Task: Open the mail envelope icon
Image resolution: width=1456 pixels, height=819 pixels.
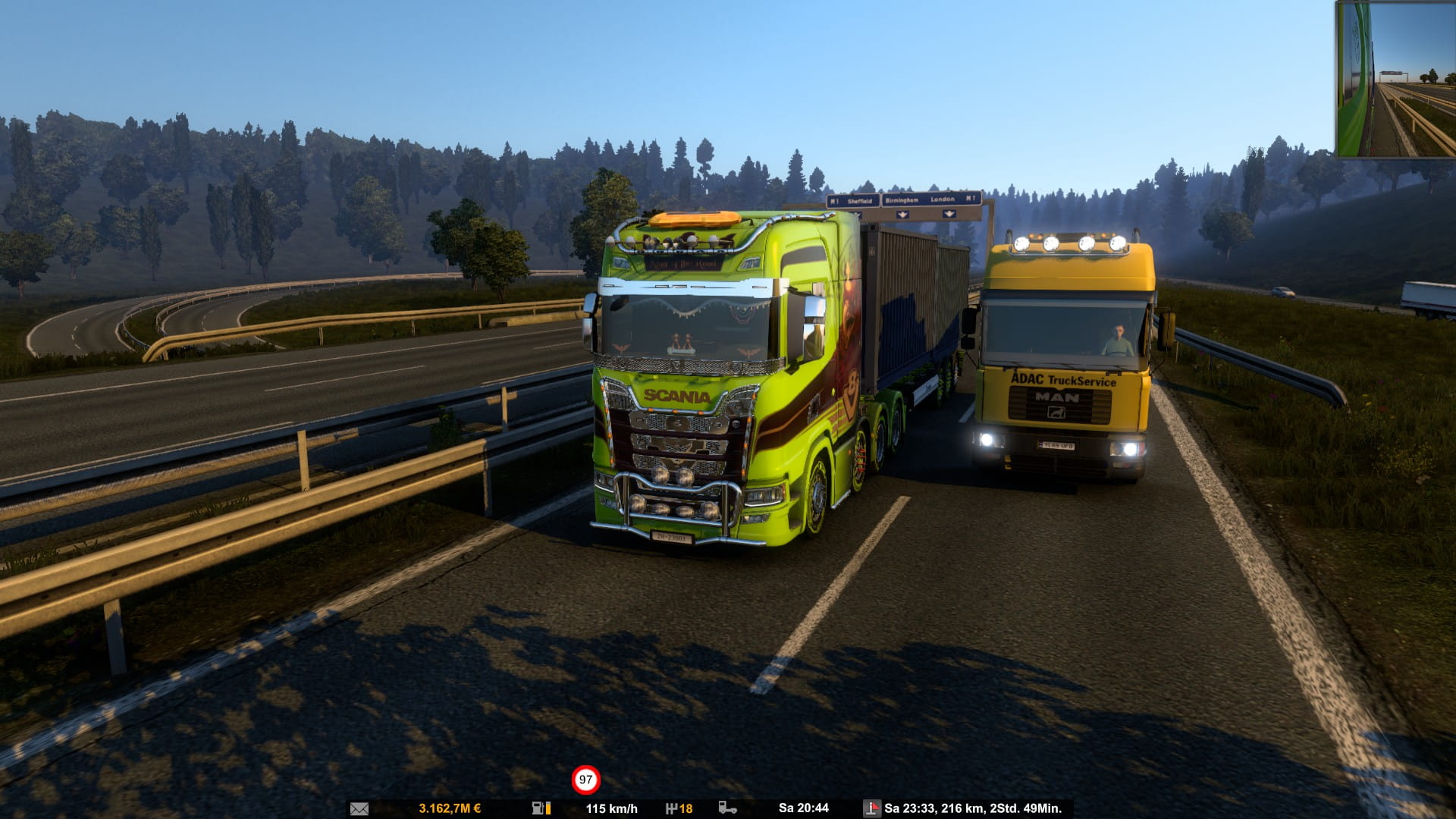Action: 359,808
